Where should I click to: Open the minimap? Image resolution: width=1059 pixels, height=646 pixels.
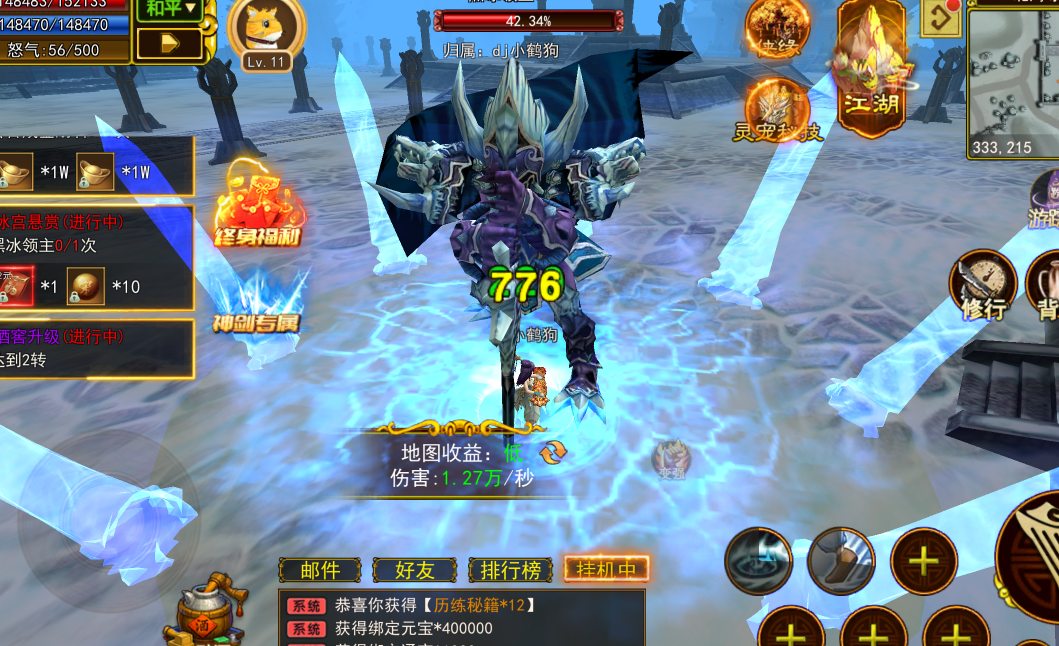[1012, 80]
